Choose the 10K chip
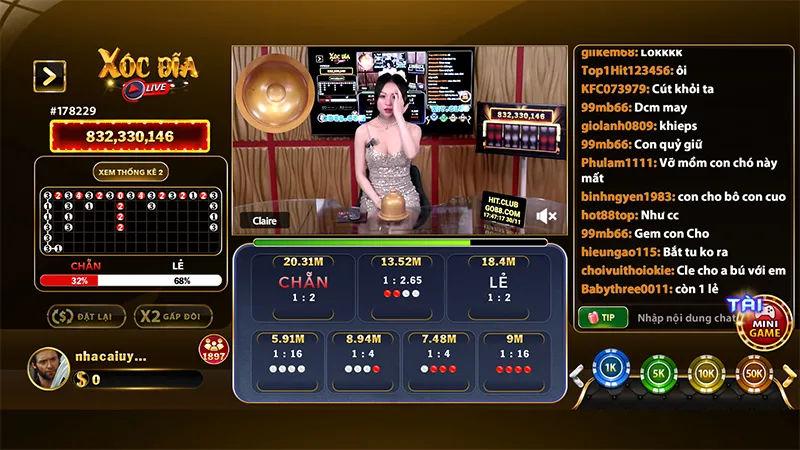 [x=706, y=371]
